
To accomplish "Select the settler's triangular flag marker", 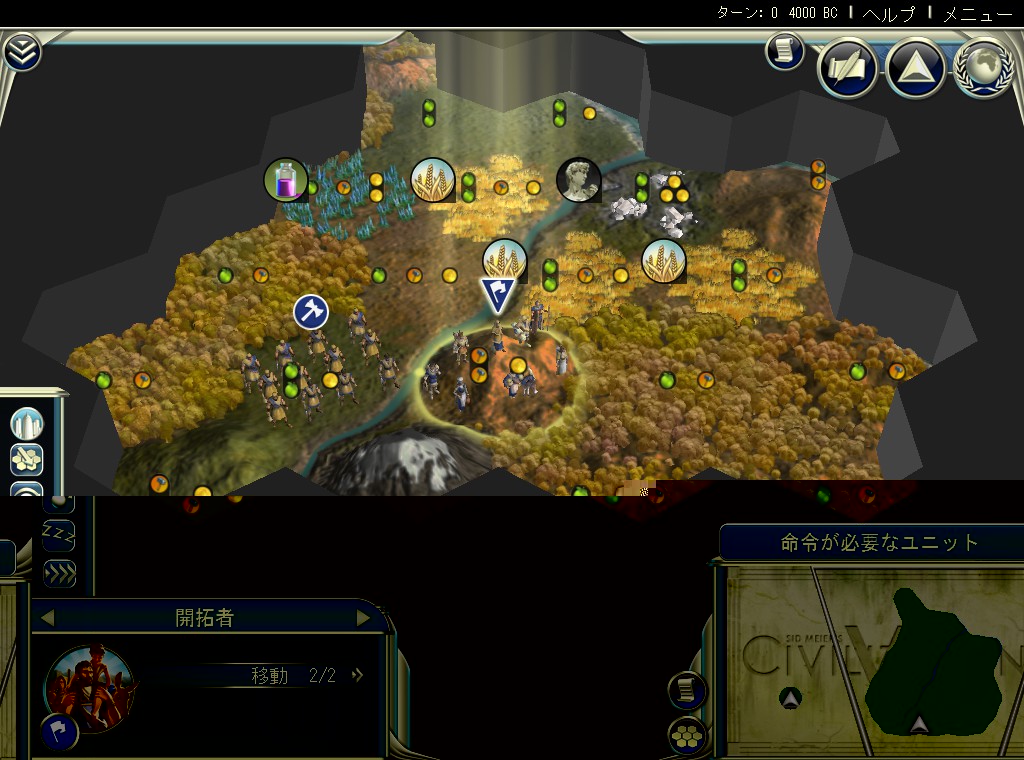I will pos(497,295).
